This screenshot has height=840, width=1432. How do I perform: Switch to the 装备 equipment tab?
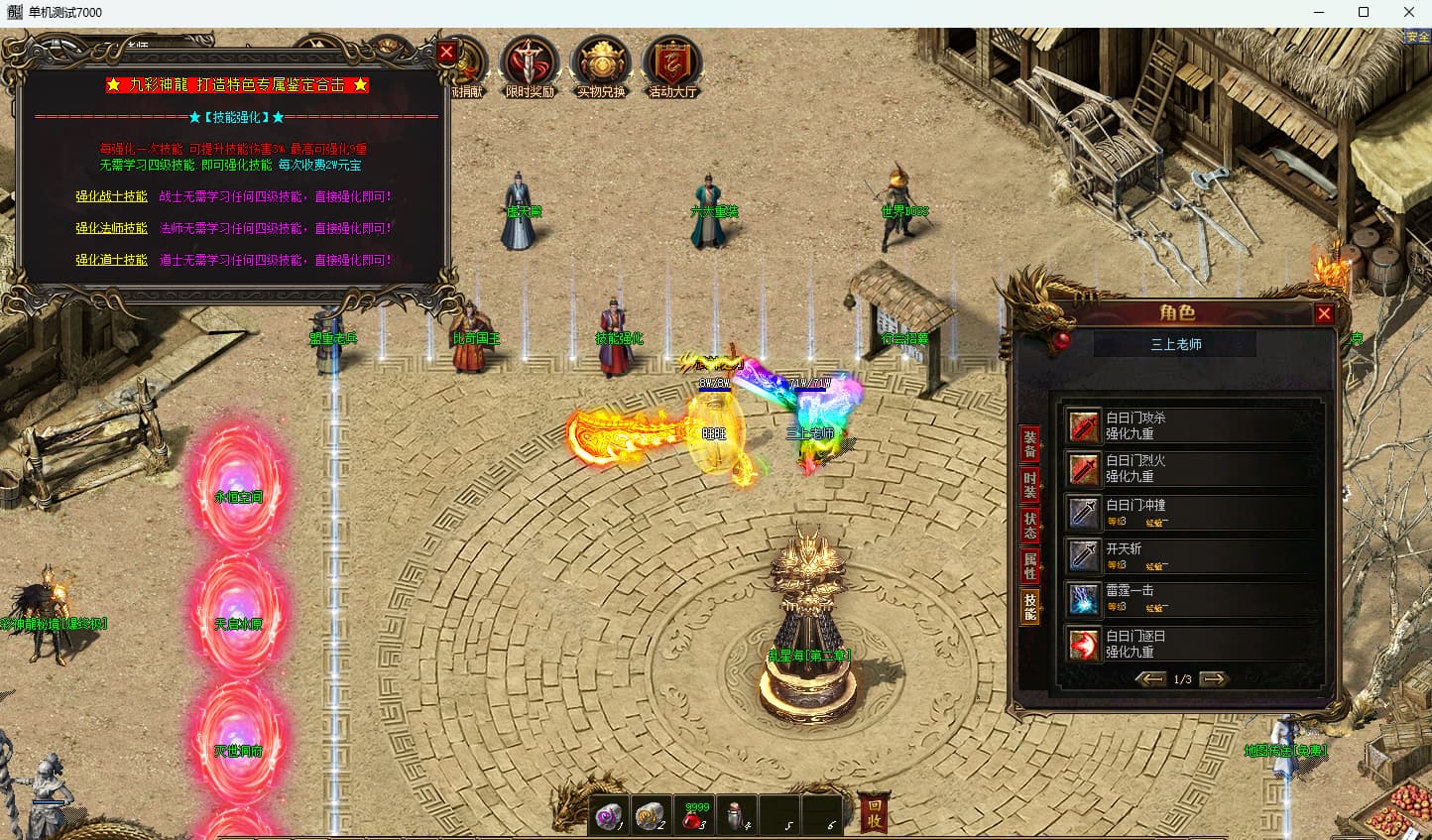(x=1030, y=443)
